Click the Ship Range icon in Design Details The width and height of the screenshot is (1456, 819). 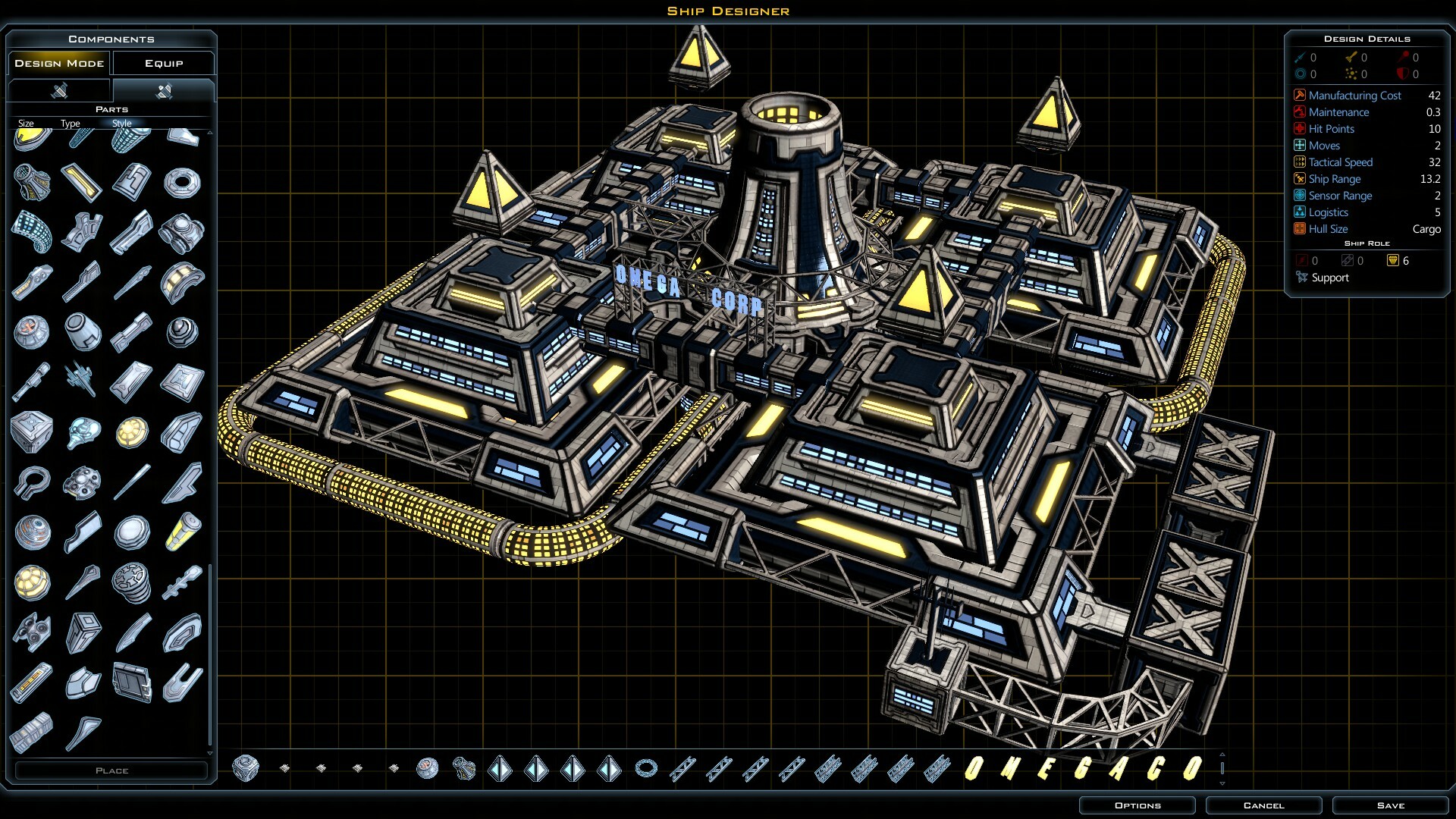pos(1298,179)
